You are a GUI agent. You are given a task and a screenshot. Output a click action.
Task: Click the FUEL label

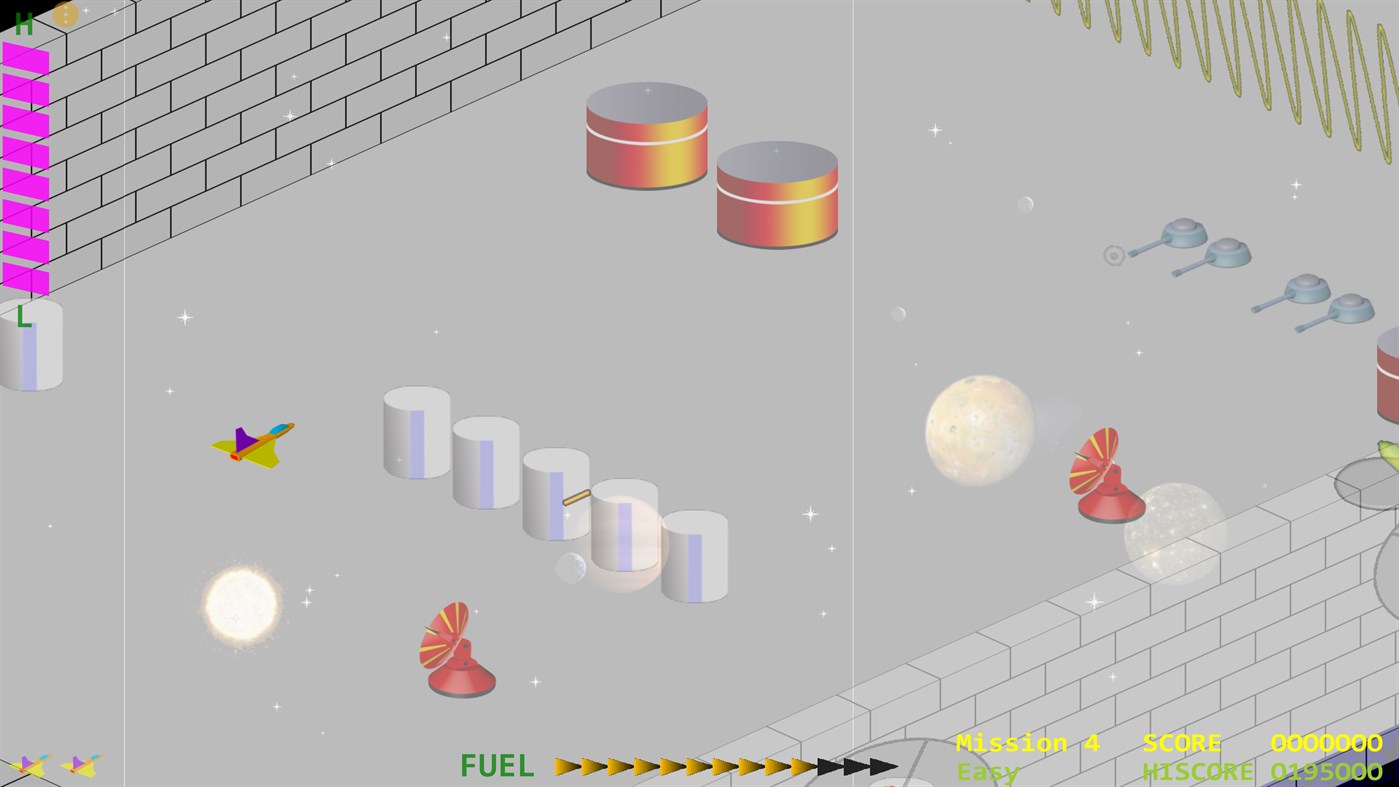point(496,765)
